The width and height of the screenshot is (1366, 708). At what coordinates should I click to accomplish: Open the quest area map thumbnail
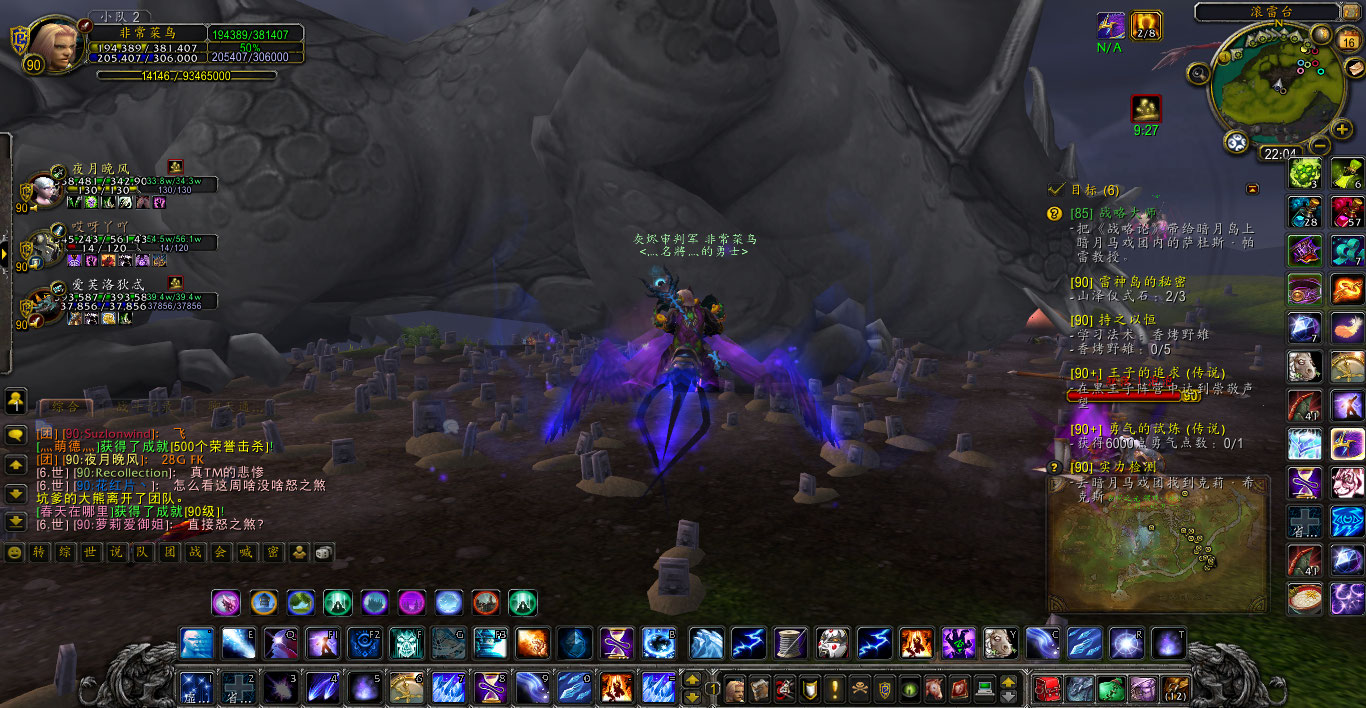(1157, 545)
